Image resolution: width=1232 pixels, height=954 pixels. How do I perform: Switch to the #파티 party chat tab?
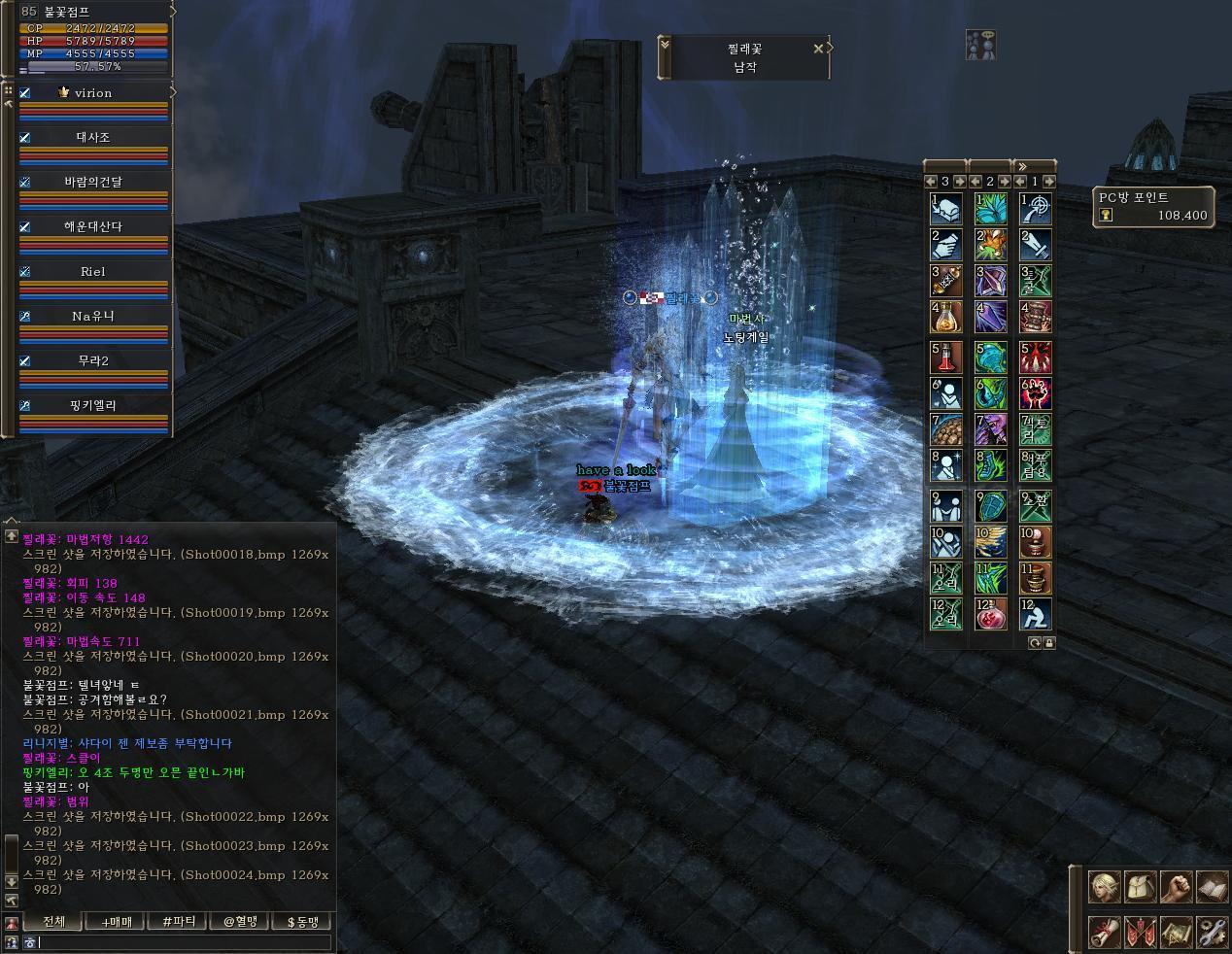[x=178, y=921]
